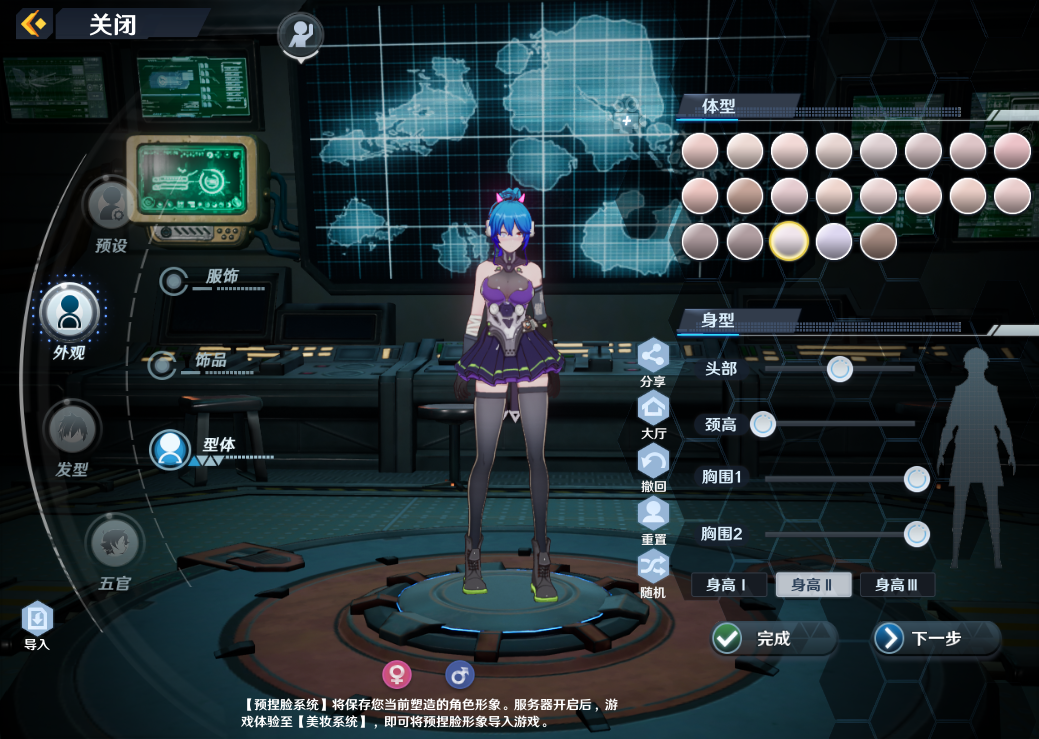Share the character with 分享 icon
This screenshot has height=739, width=1039.
tap(653, 356)
